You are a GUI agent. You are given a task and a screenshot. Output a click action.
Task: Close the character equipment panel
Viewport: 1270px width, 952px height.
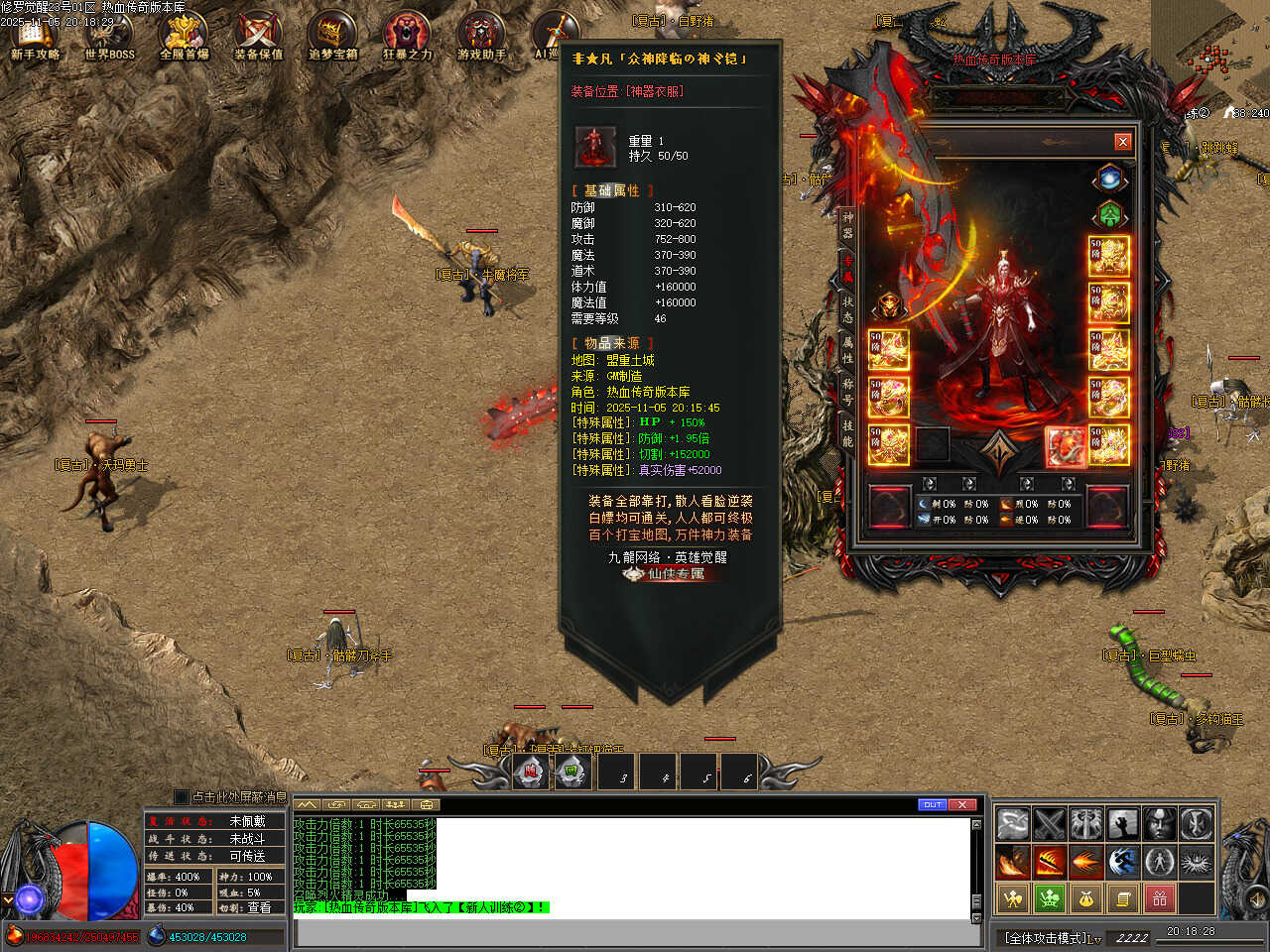pyautogui.click(x=1122, y=142)
